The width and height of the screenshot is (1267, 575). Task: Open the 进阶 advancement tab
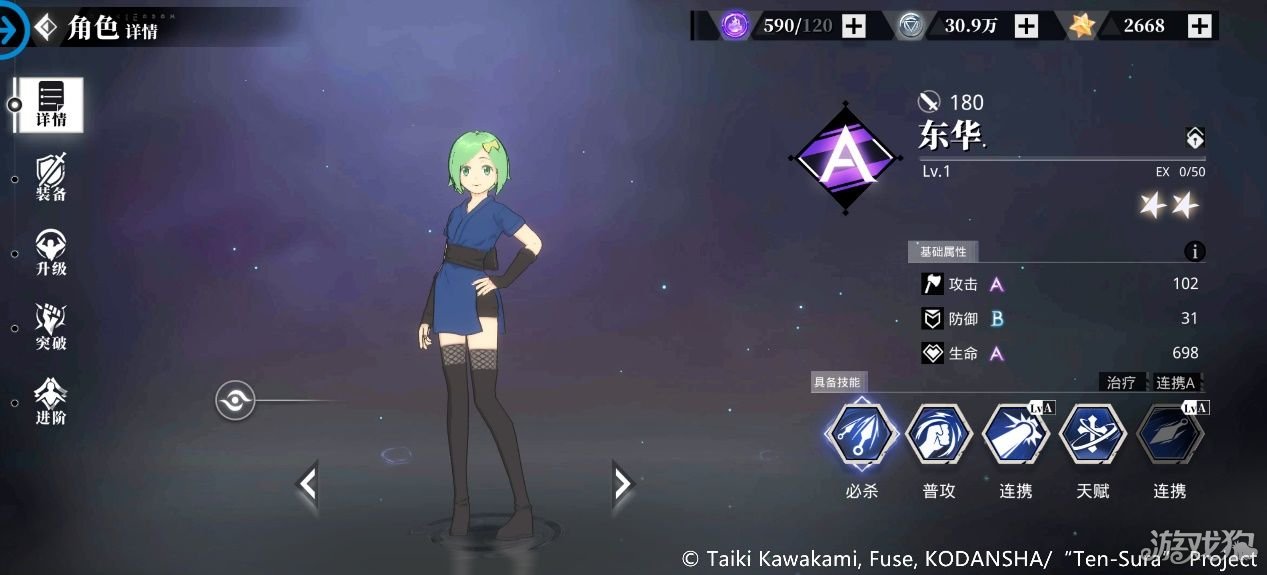point(50,402)
